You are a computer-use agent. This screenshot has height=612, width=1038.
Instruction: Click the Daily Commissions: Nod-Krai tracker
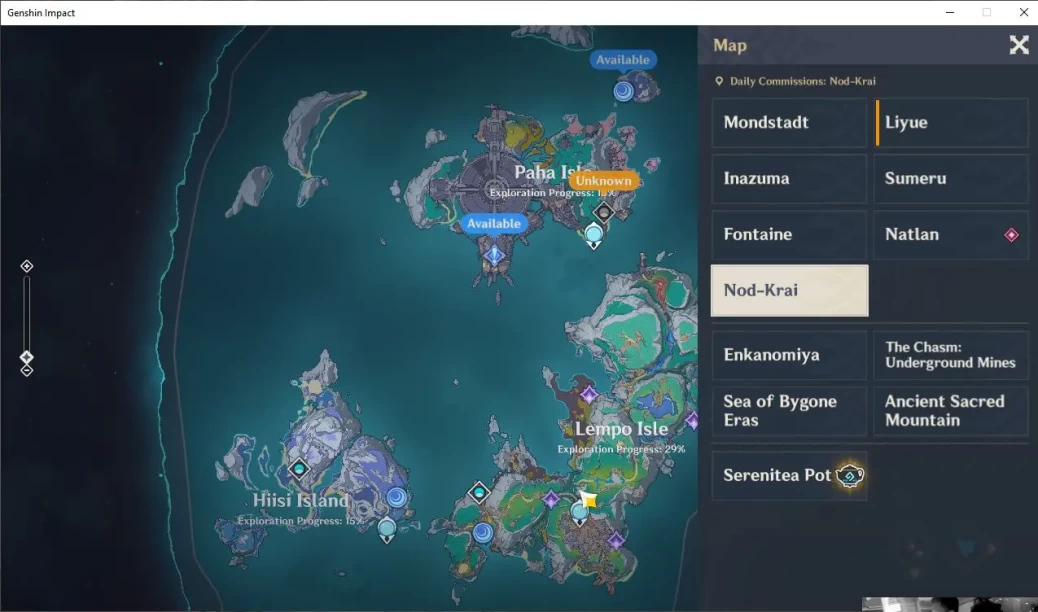coord(795,81)
